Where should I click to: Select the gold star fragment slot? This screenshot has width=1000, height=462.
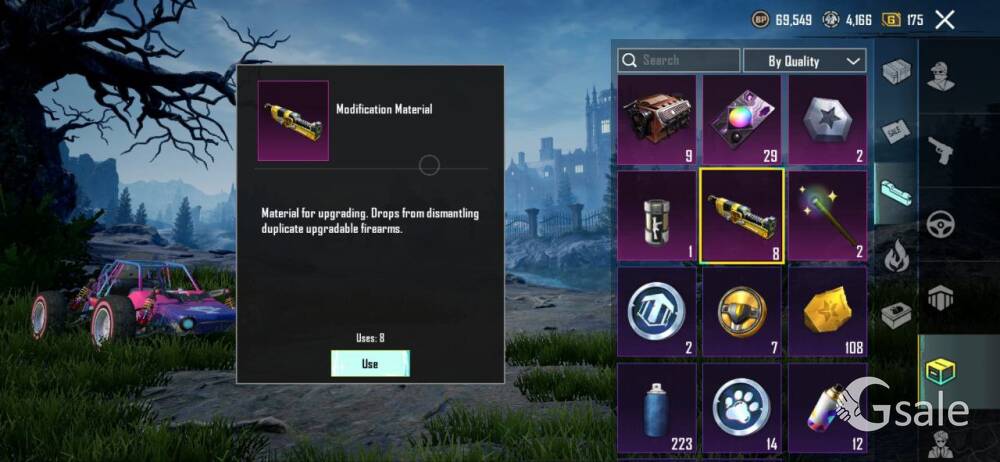pyautogui.click(x=827, y=312)
